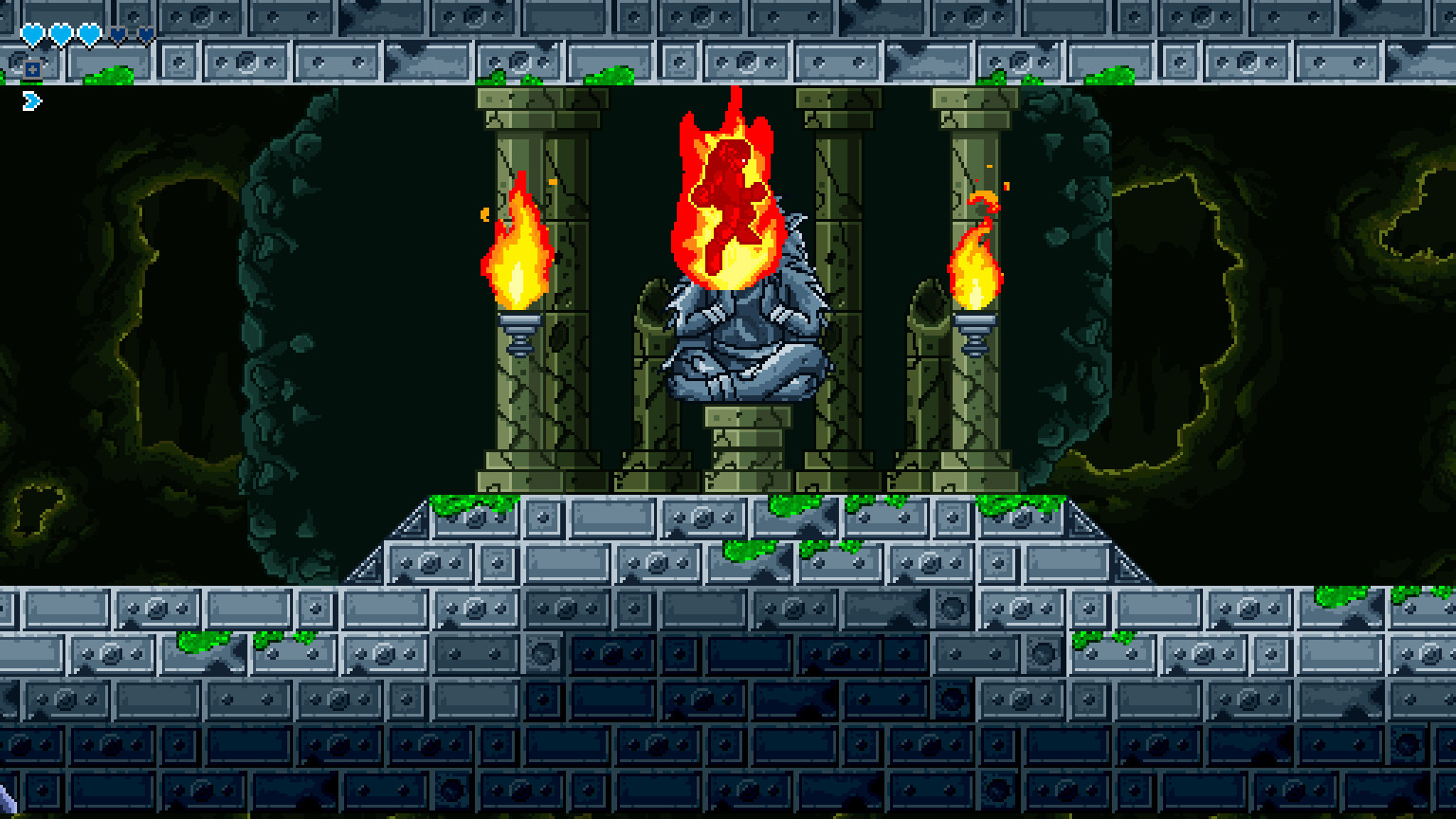Select the first filled blue heart
The image size is (1456, 819).
32,33
